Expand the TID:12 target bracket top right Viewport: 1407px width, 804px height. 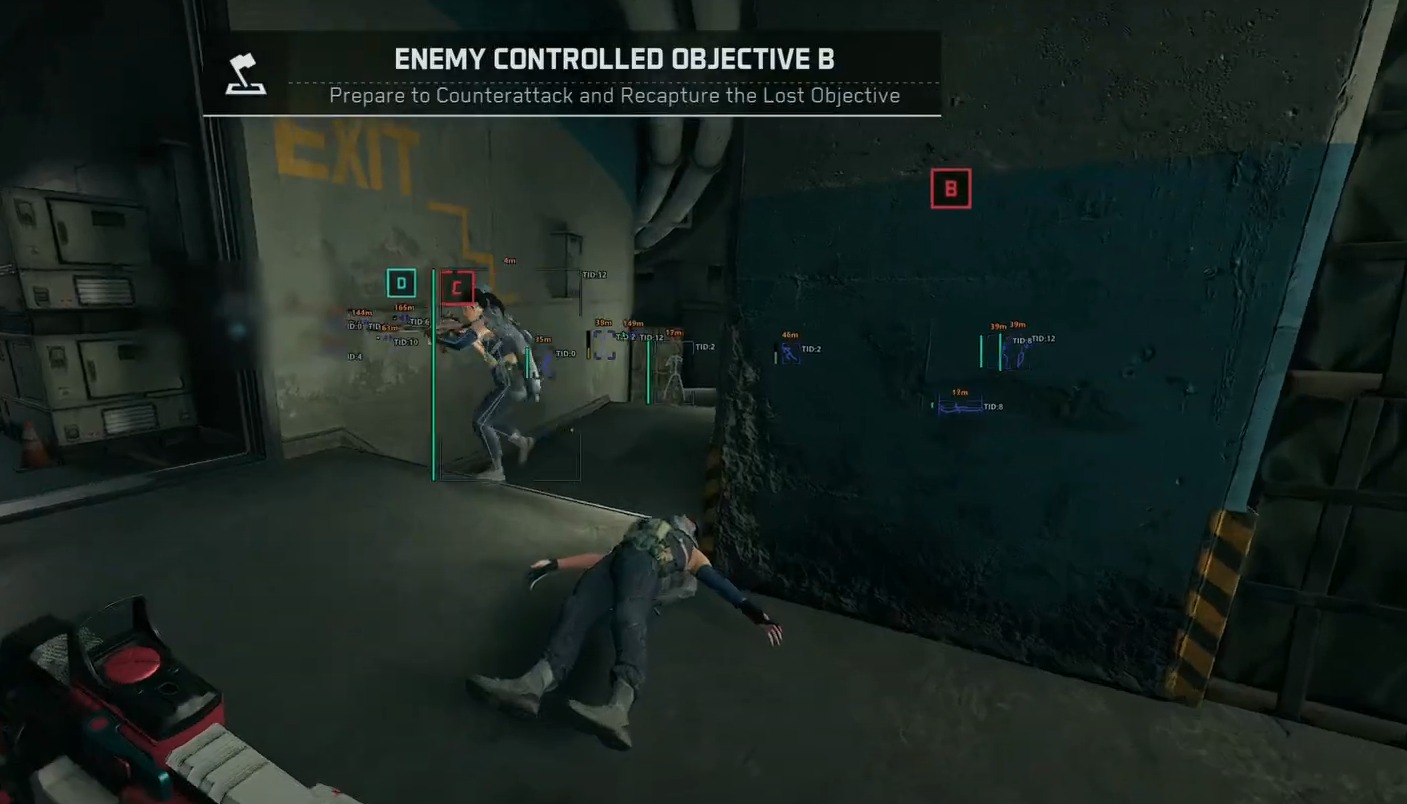593,274
